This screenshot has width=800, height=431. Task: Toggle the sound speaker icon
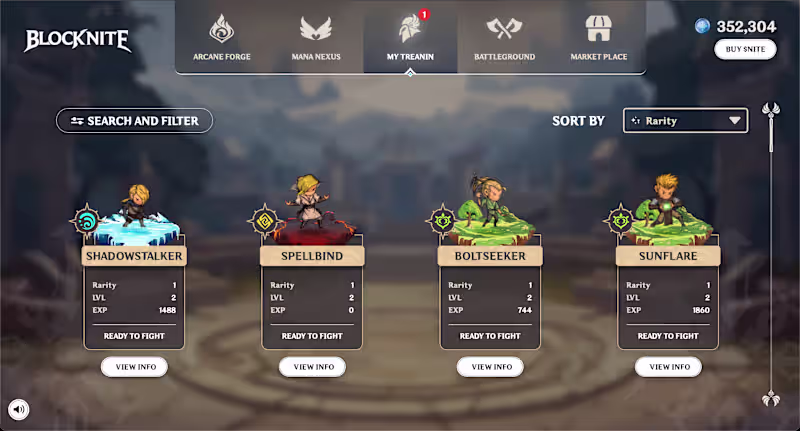coord(19,408)
